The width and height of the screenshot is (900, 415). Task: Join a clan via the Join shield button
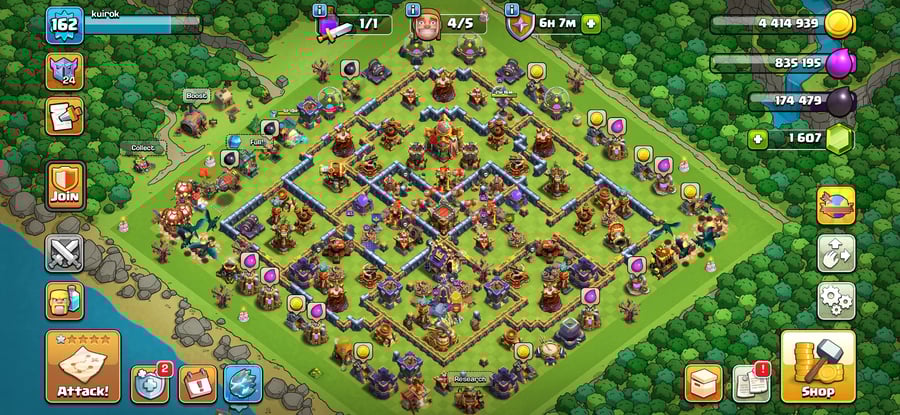tap(65, 185)
